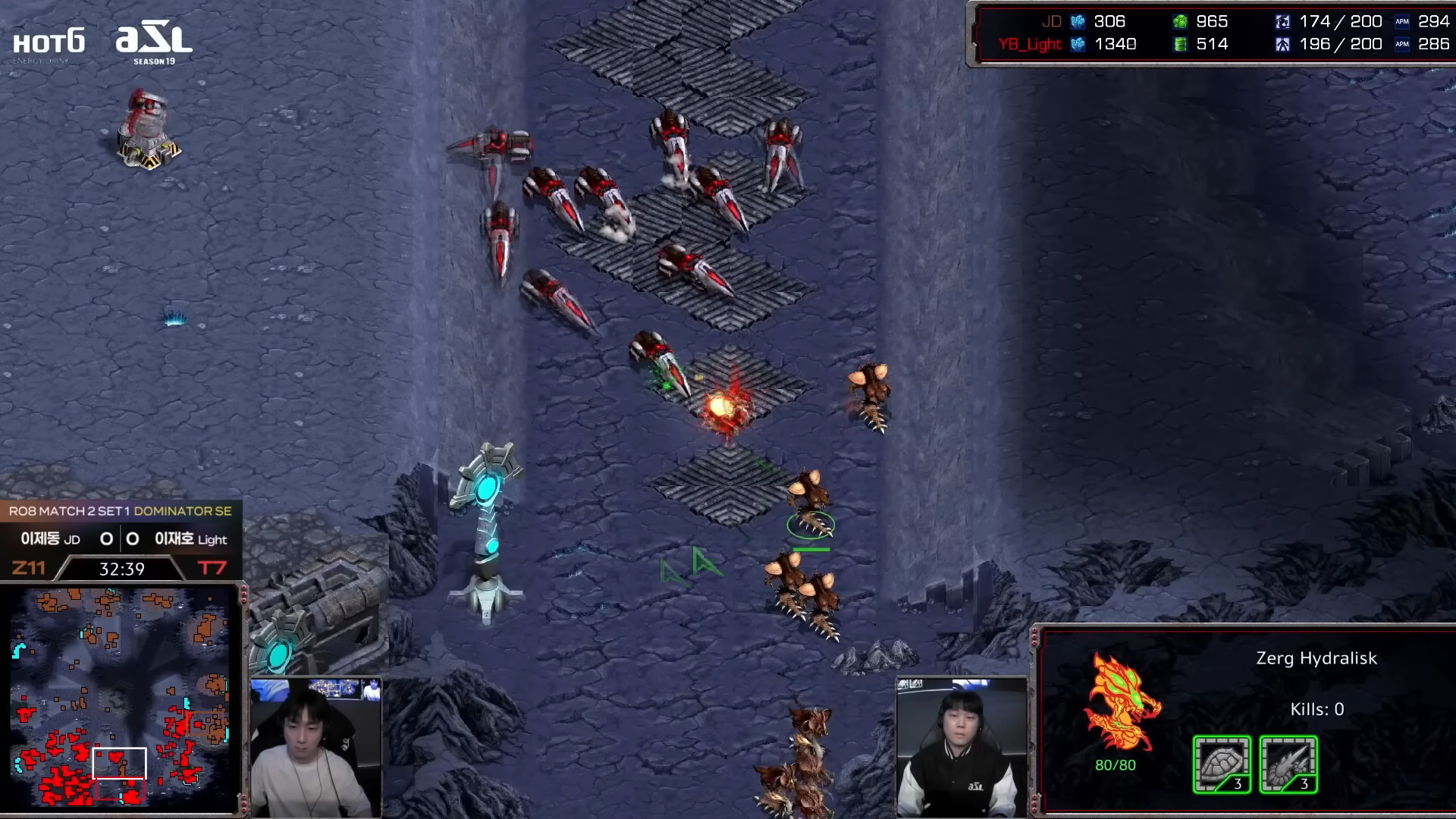This screenshot has width=1456, height=819.
Task: Click the Hydralisk wireframe portrait
Action: pyautogui.click(x=1122, y=703)
